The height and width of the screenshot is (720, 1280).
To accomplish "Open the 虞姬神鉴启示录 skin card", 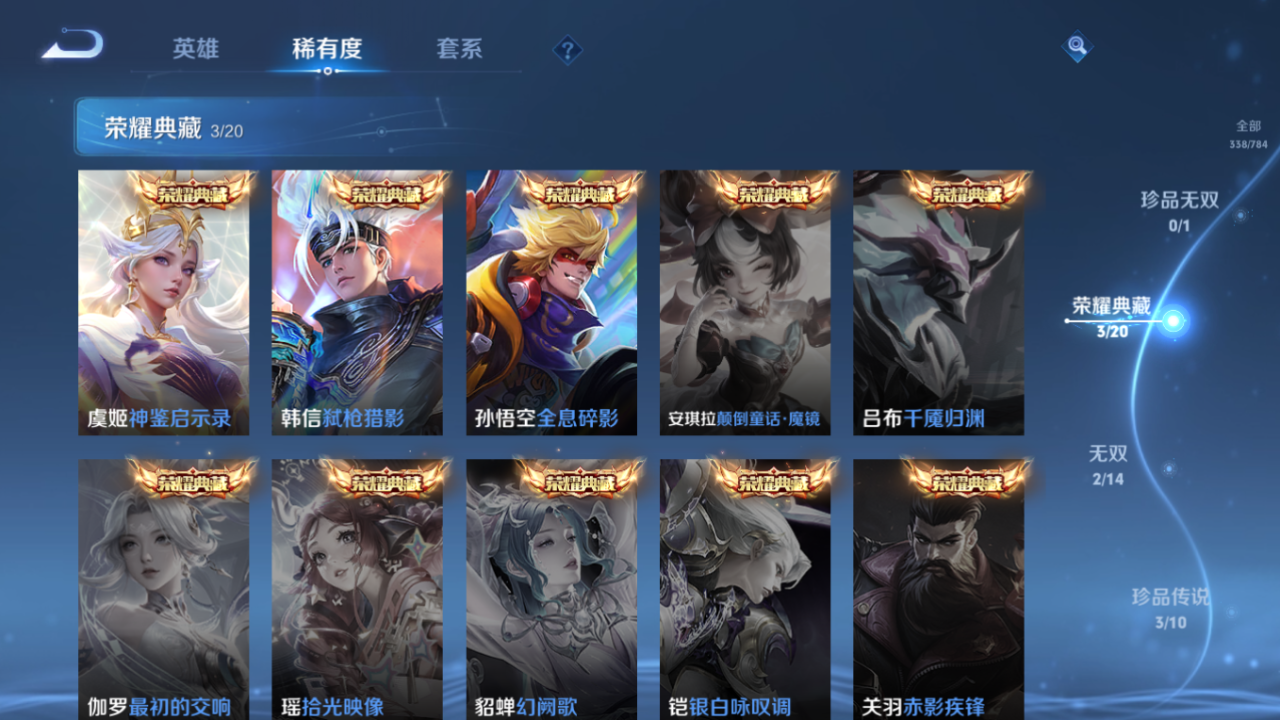I will click(164, 300).
